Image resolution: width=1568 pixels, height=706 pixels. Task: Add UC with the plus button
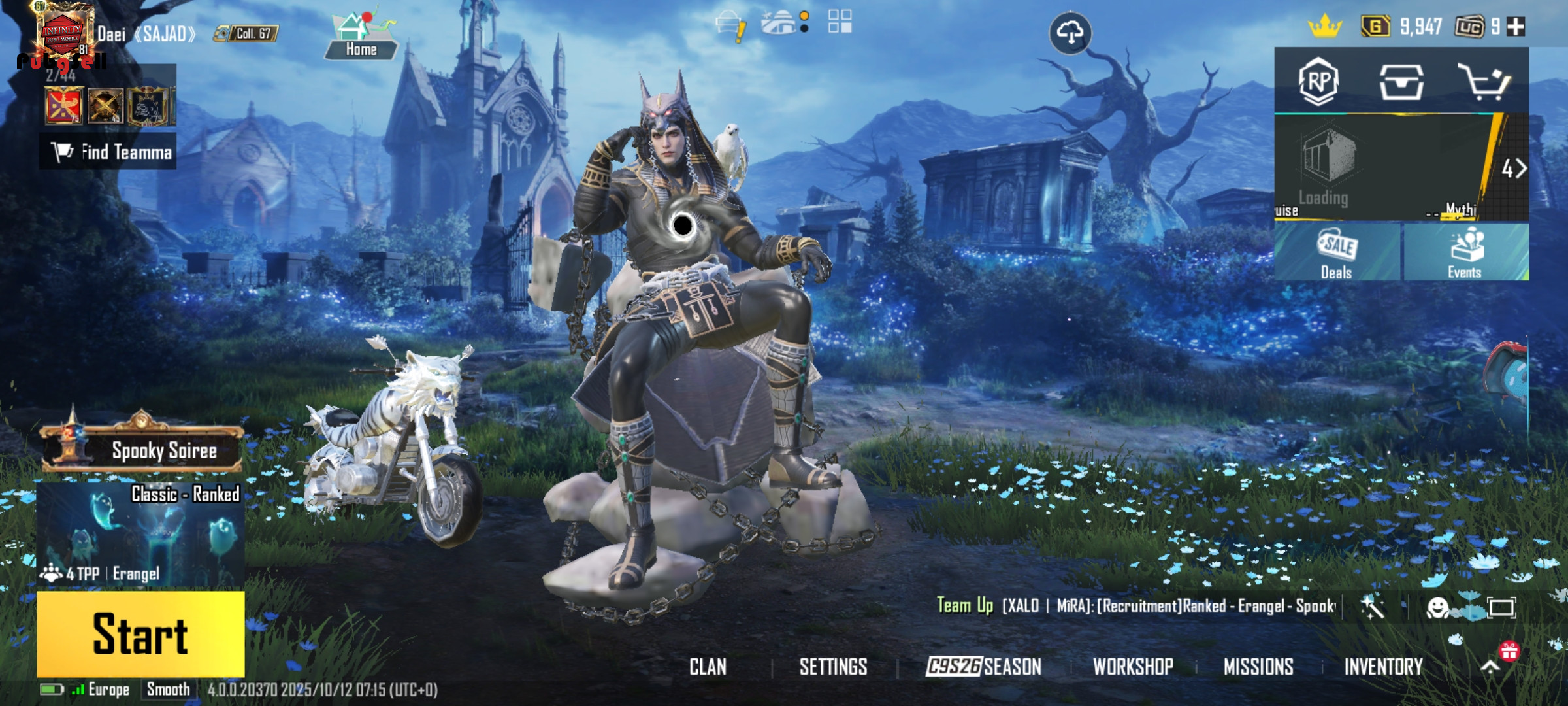tap(1516, 27)
